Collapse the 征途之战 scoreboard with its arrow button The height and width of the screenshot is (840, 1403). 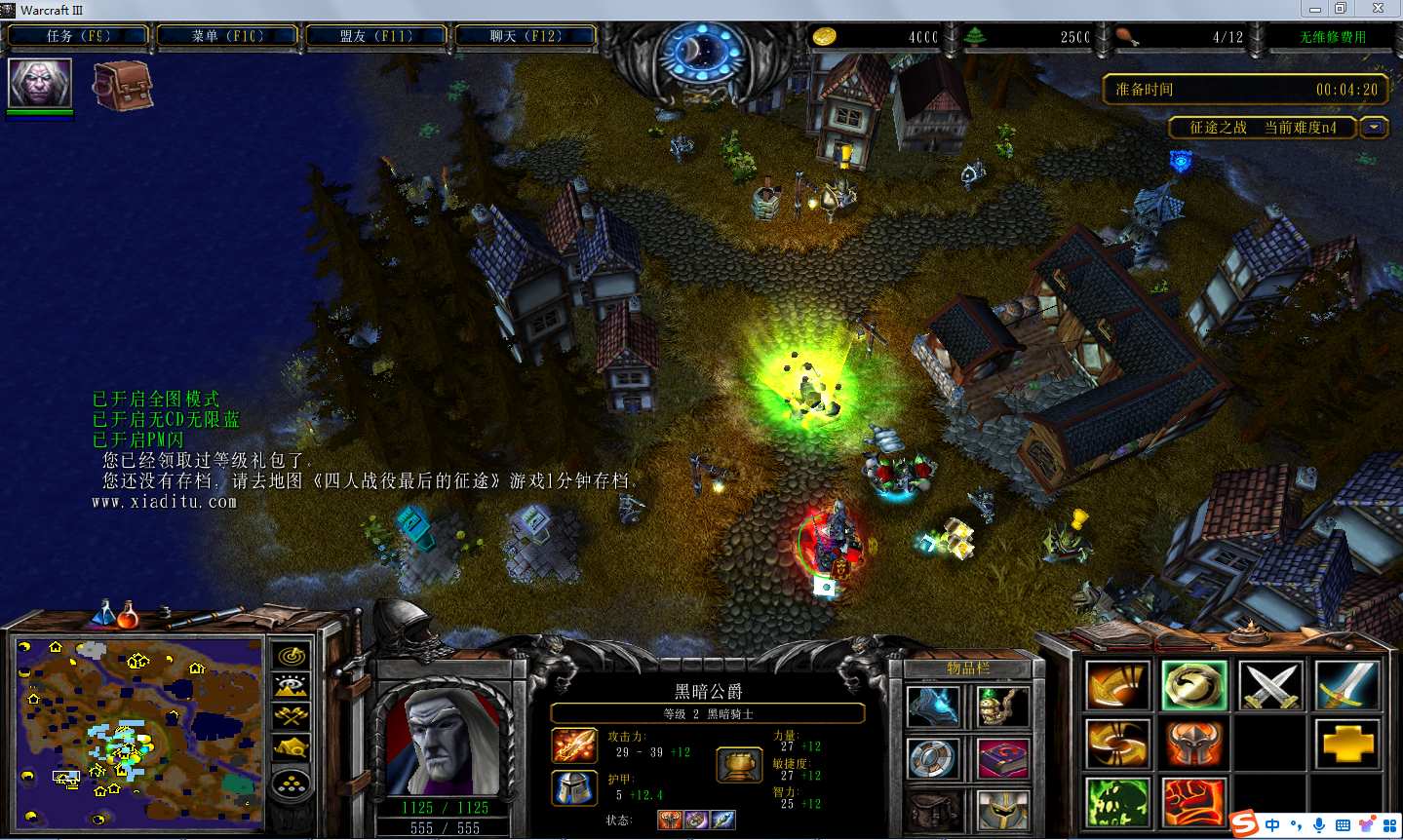1374,128
